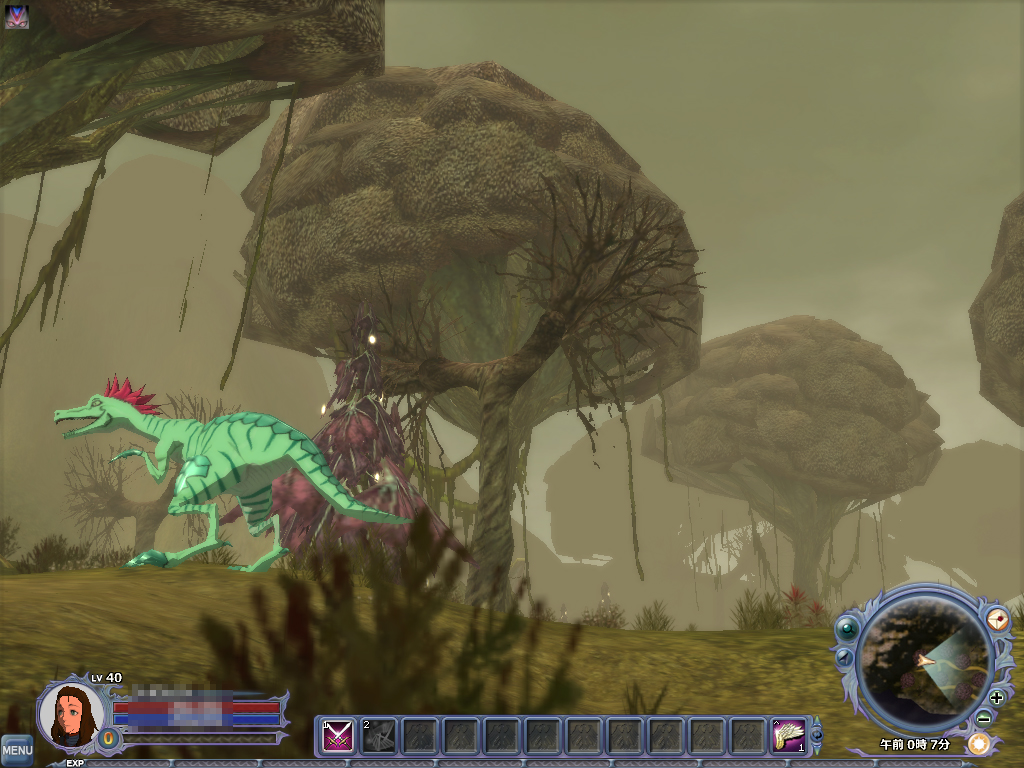
Task: Open the magnifying glass search button
Action: pyautogui.click(x=848, y=628)
